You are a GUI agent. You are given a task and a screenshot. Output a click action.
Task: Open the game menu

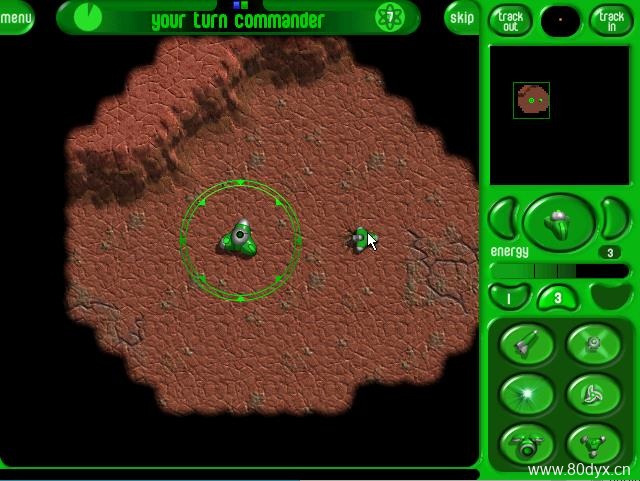(x=15, y=17)
